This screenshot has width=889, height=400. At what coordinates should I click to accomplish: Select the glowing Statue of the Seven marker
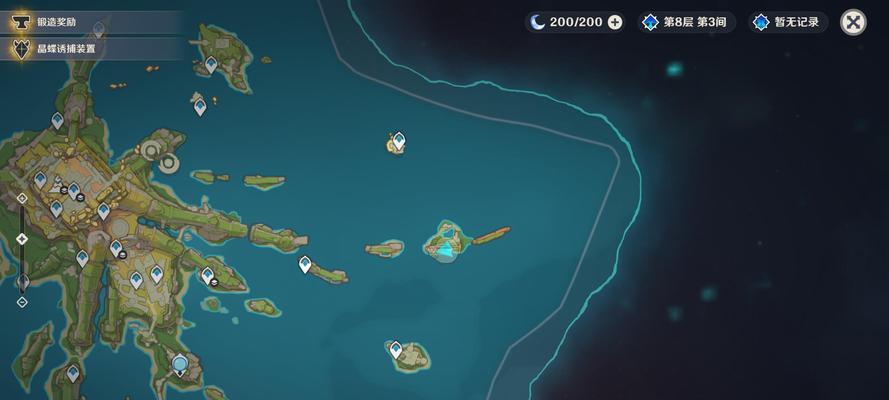click(180, 364)
